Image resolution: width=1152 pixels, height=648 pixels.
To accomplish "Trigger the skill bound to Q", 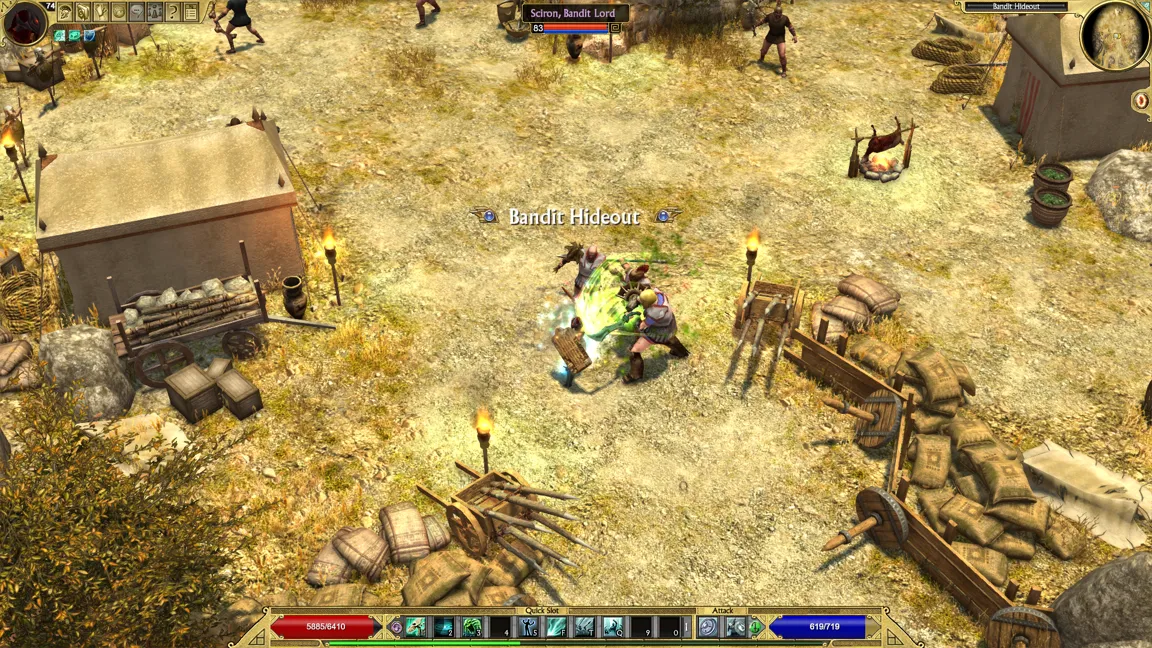I will [613, 627].
